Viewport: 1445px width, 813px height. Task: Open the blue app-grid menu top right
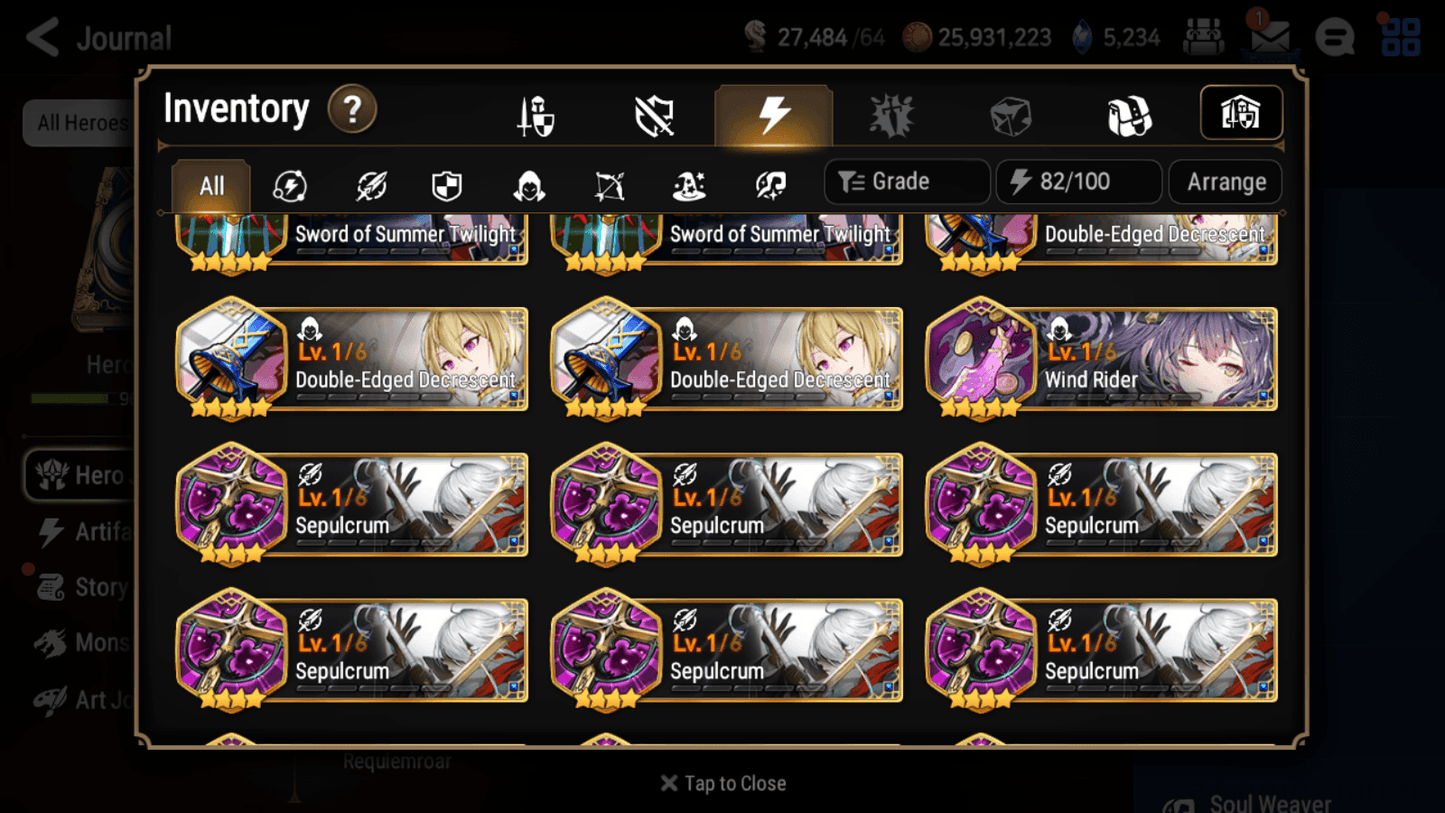click(x=1400, y=37)
